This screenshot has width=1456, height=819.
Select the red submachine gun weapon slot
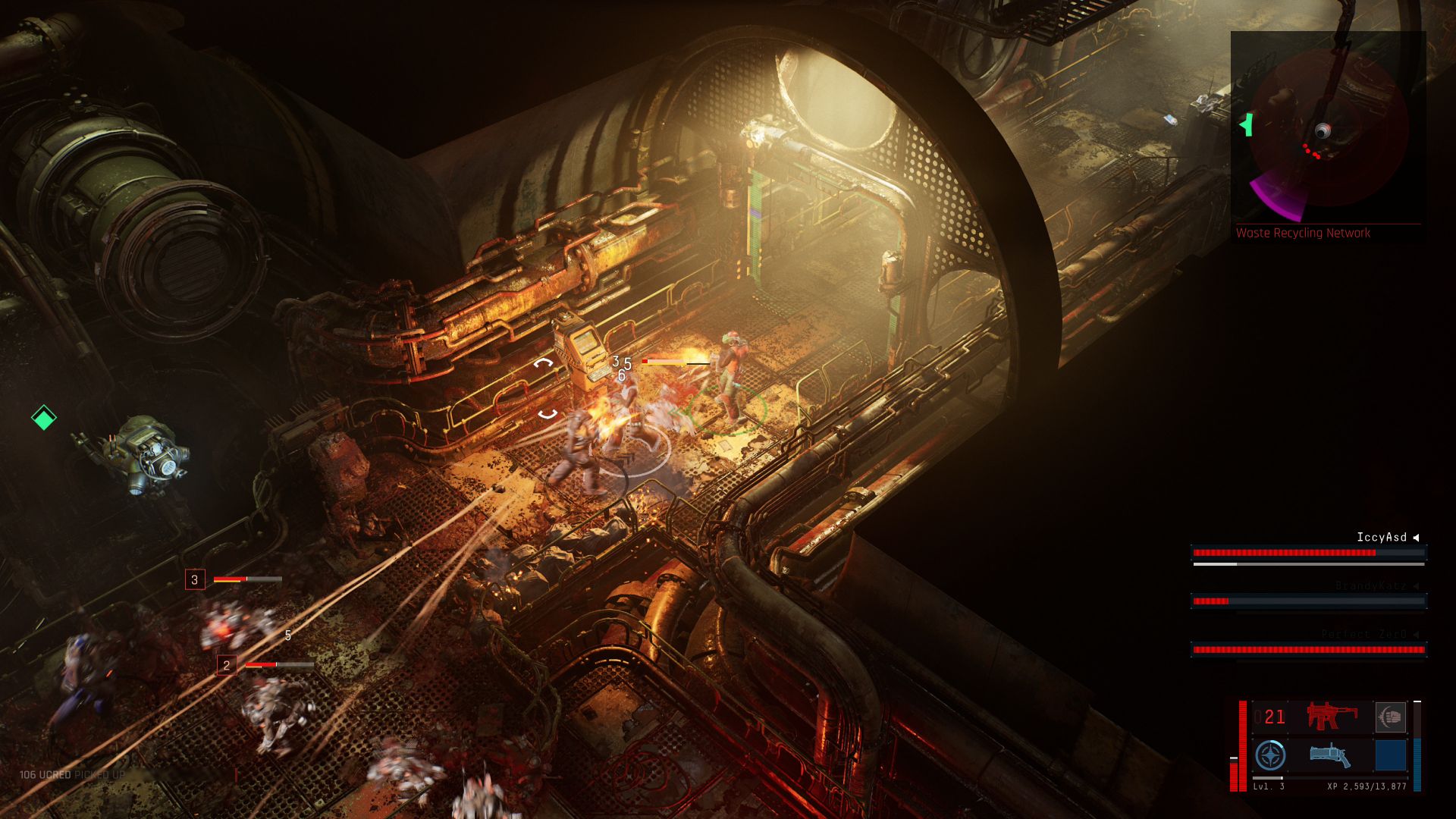tap(1332, 717)
